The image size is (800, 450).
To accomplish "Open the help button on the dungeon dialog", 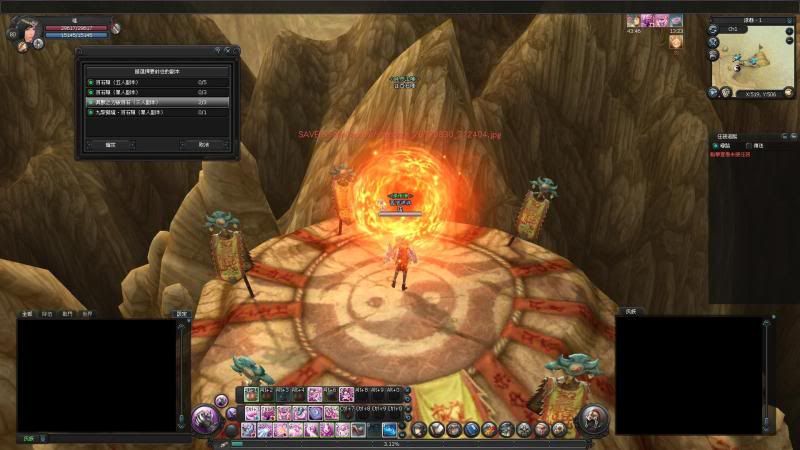I will click(218, 50).
